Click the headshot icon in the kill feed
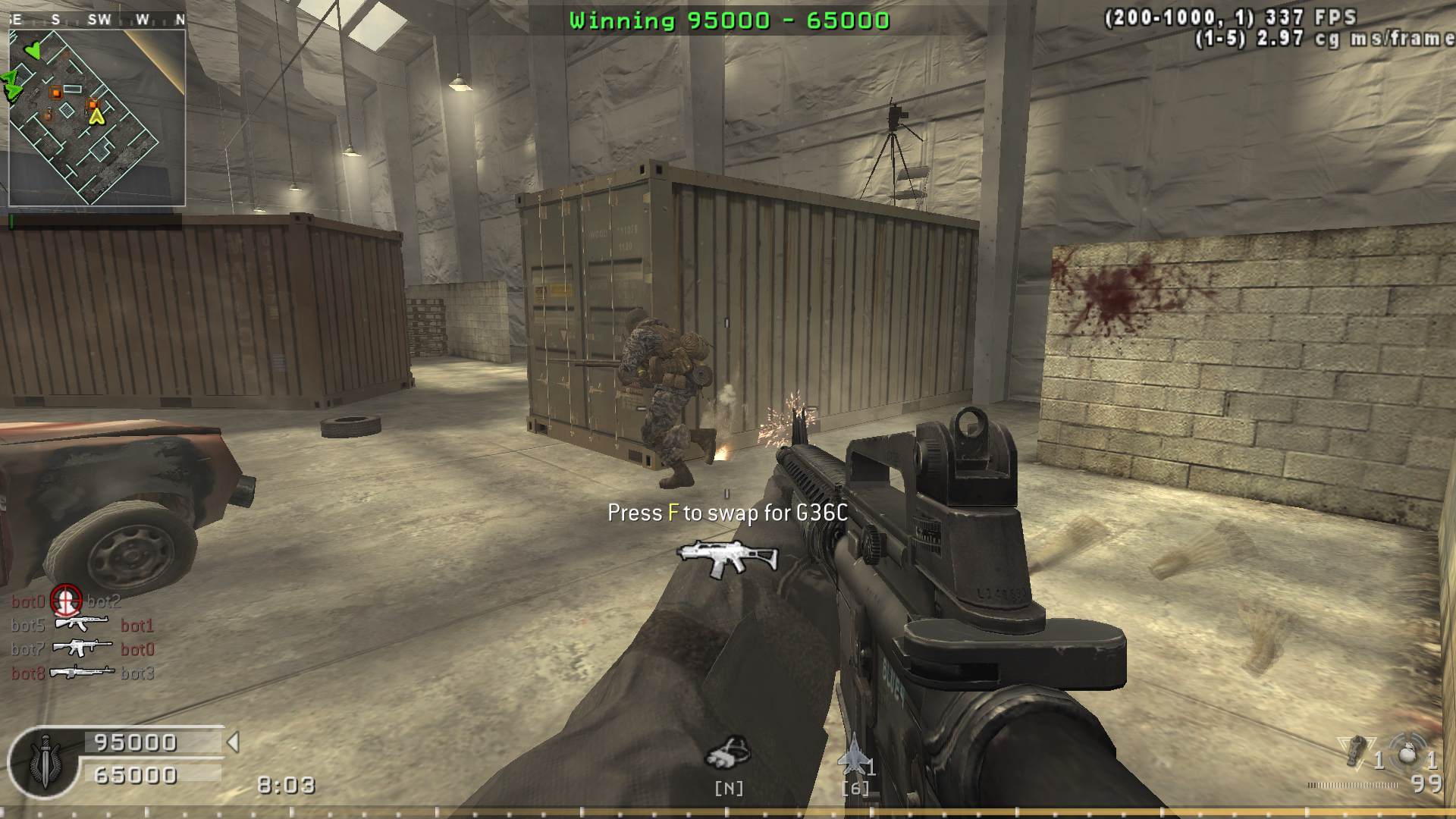Screen dimensions: 1456x819 coord(66,601)
